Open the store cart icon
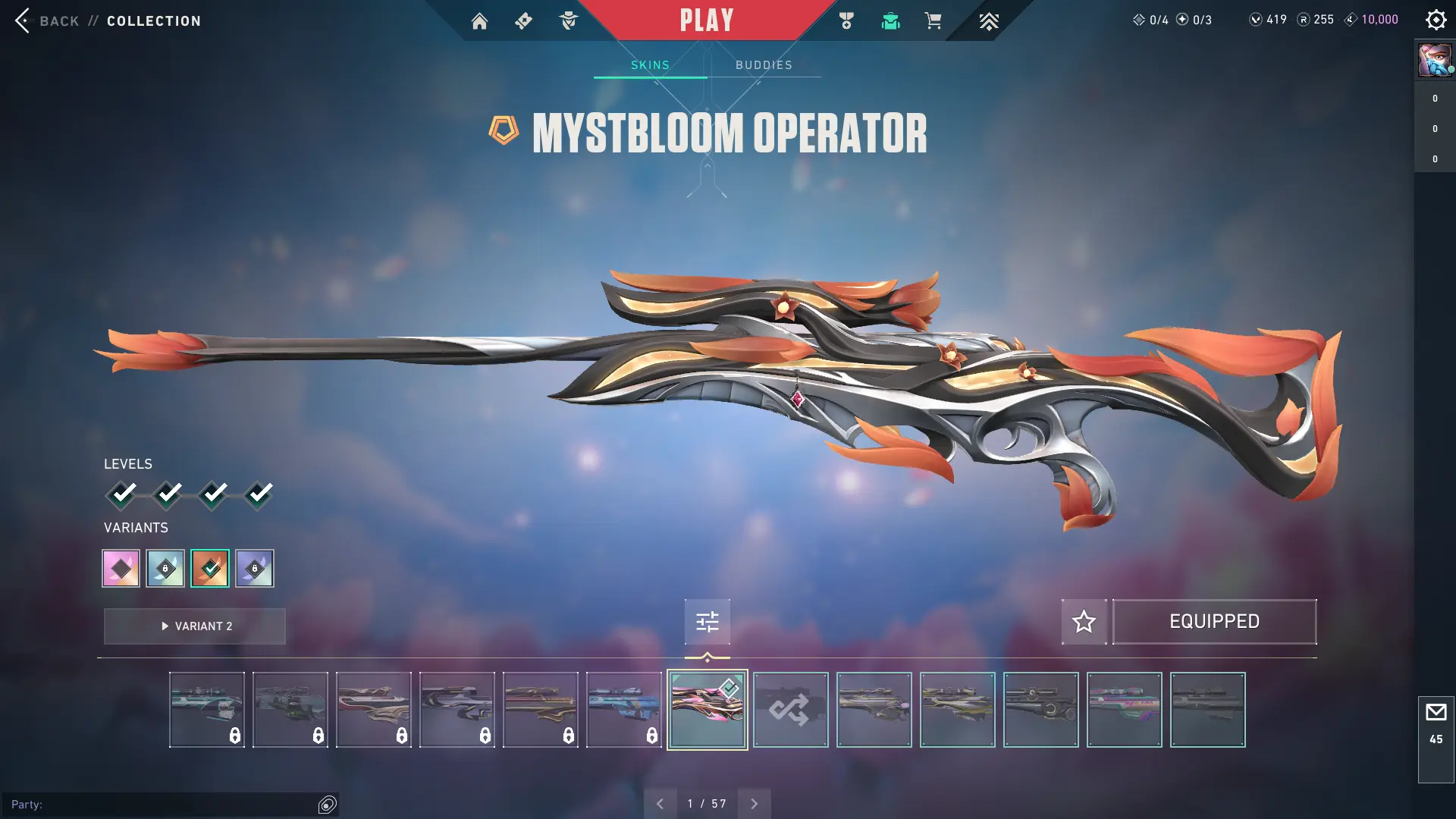This screenshot has height=819, width=1456. click(x=933, y=21)
